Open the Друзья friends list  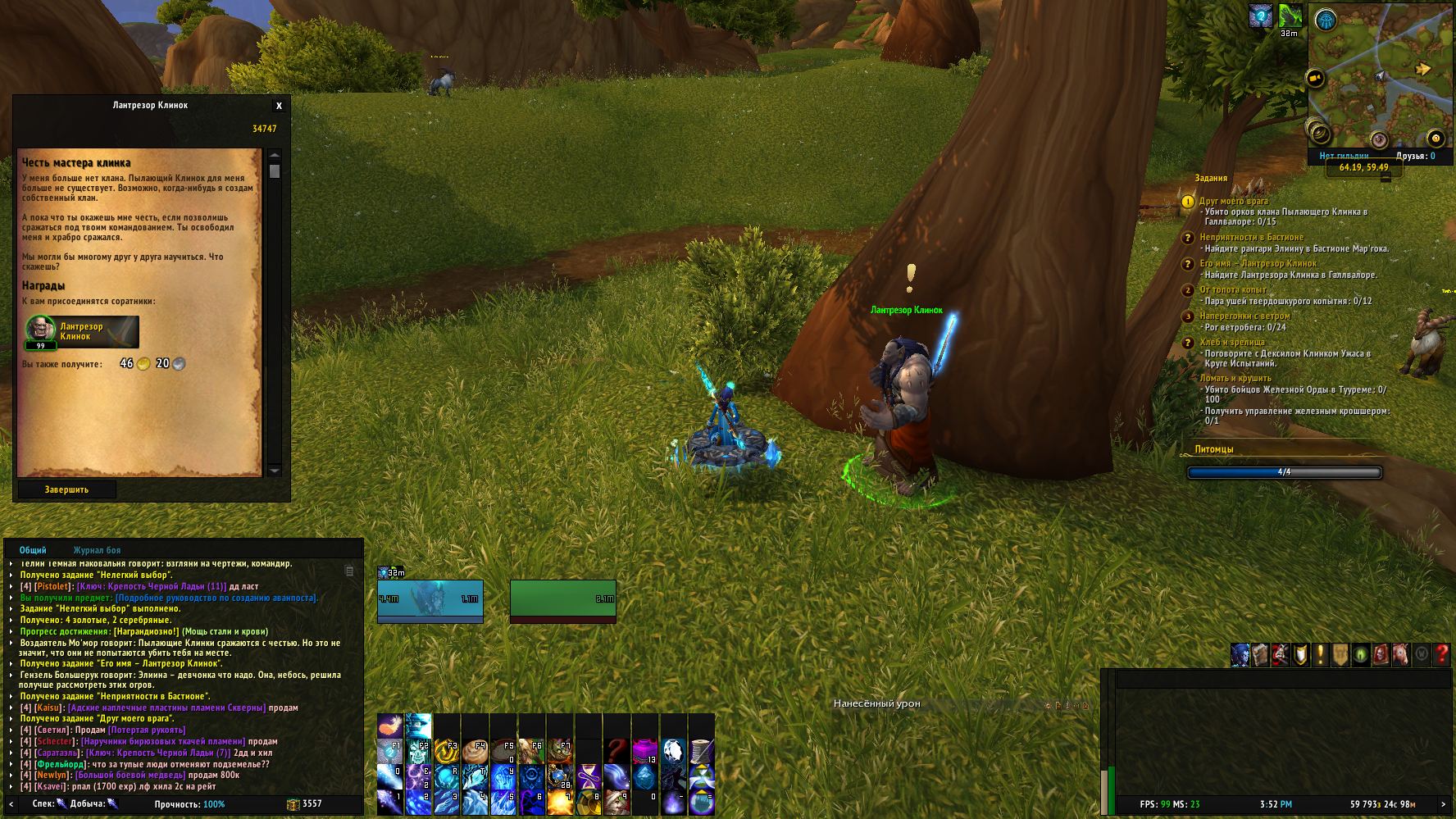(1415, 156)
